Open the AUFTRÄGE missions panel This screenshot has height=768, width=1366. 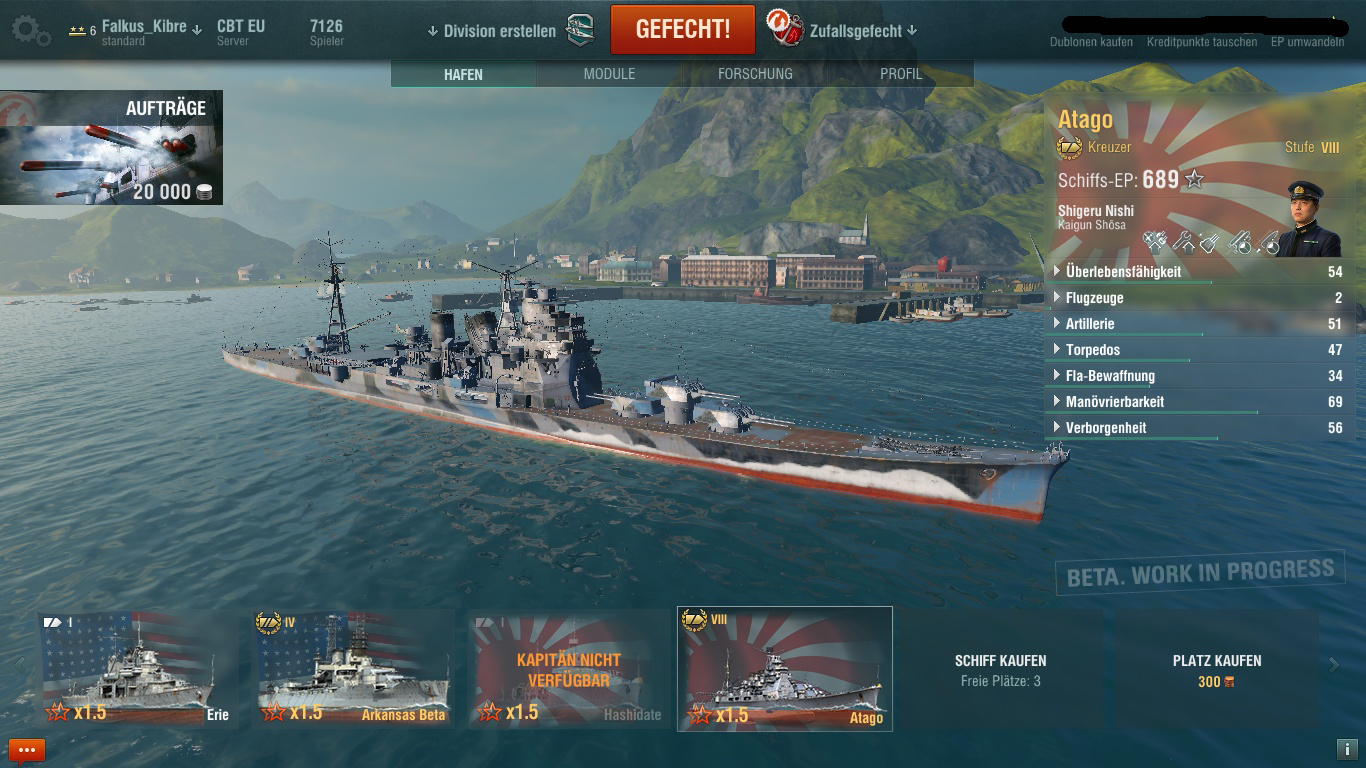[111, 148]
